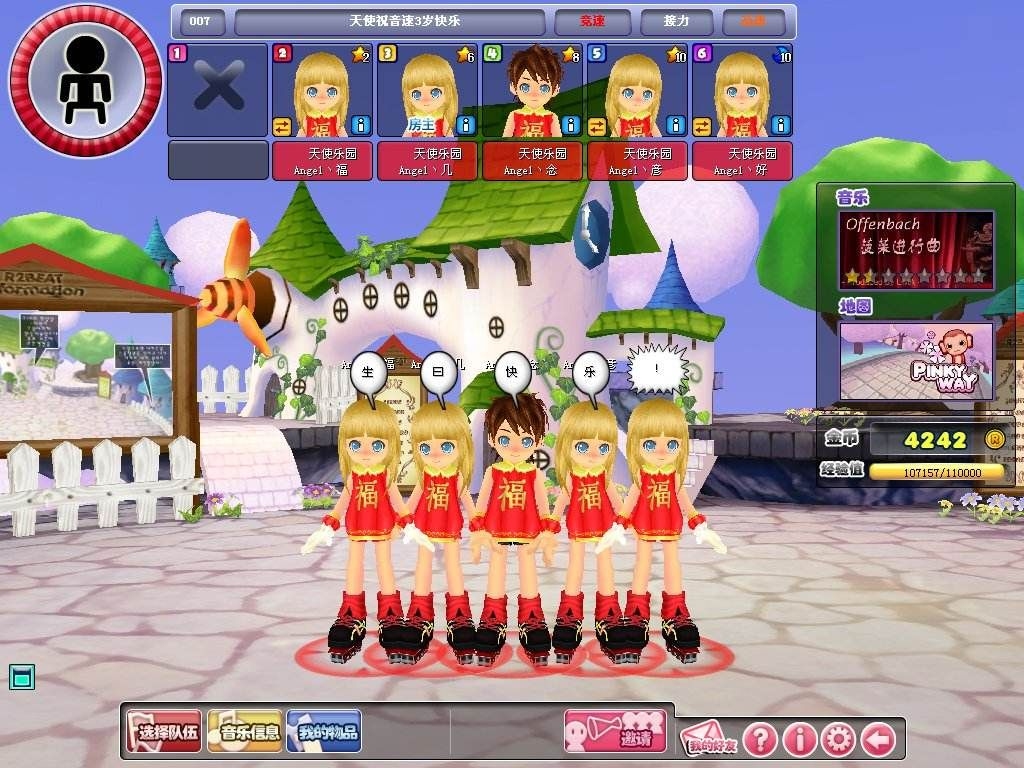The image size is (1024, 768).
Task: Show the round info button in bottom bar
Action: (x=800, y=740)
